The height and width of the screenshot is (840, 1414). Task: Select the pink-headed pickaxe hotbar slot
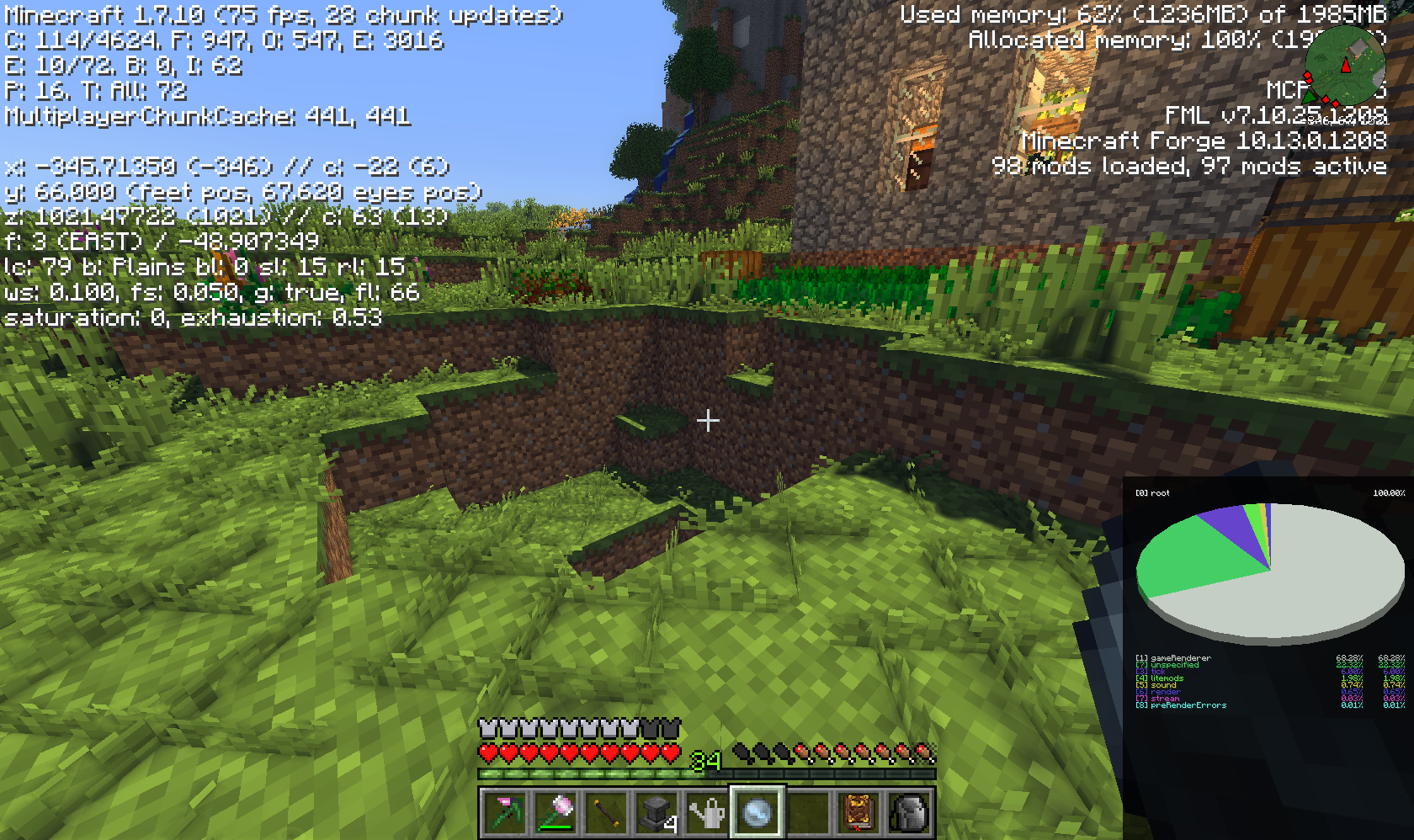[x=506, y=812]
